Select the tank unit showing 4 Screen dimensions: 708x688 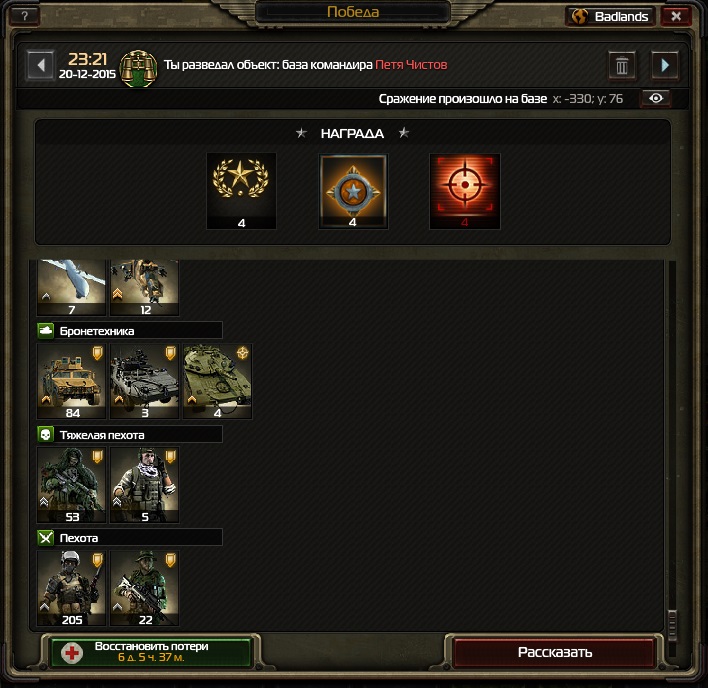click(217, 380)
